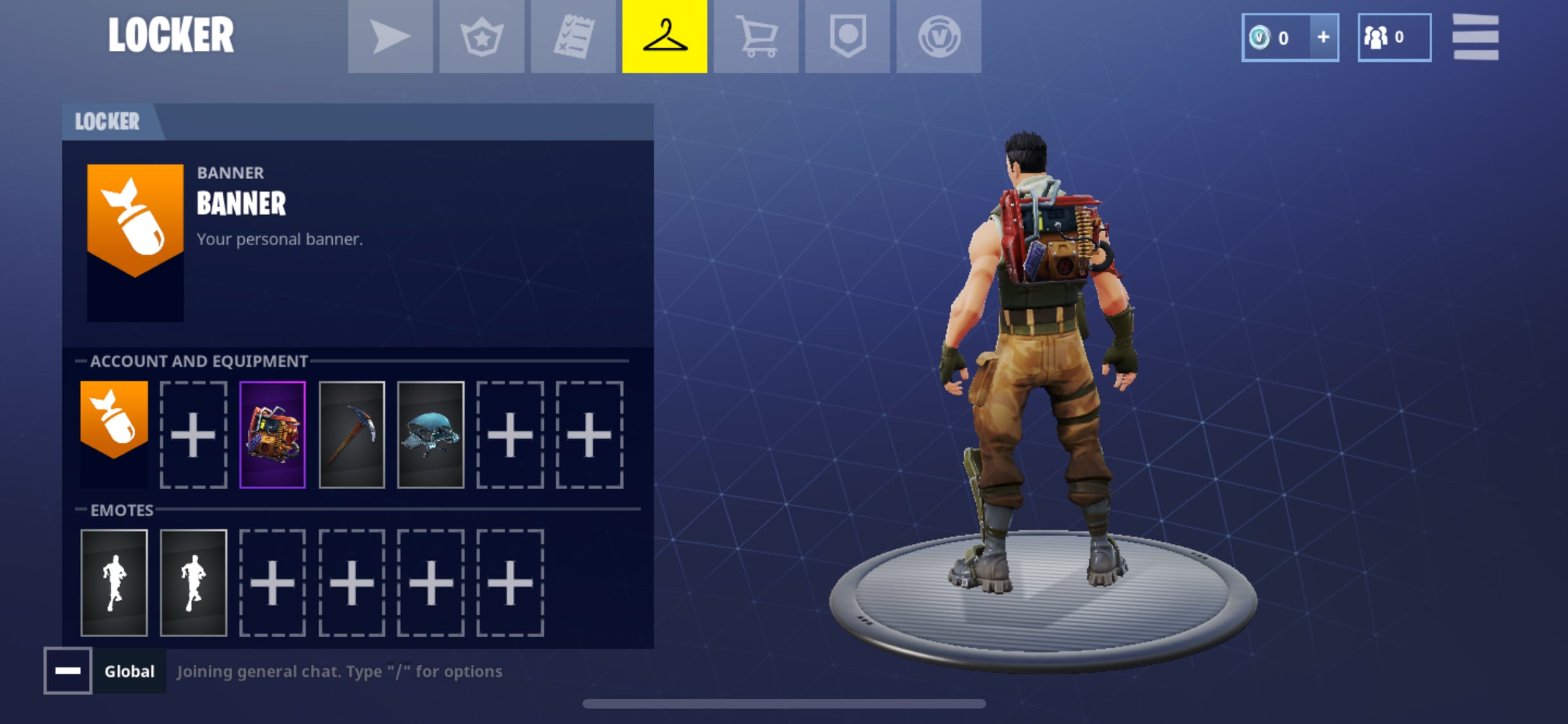Open the Global chat channel selector
This screenshot has width=1568, height=724.
coord(129,671)
